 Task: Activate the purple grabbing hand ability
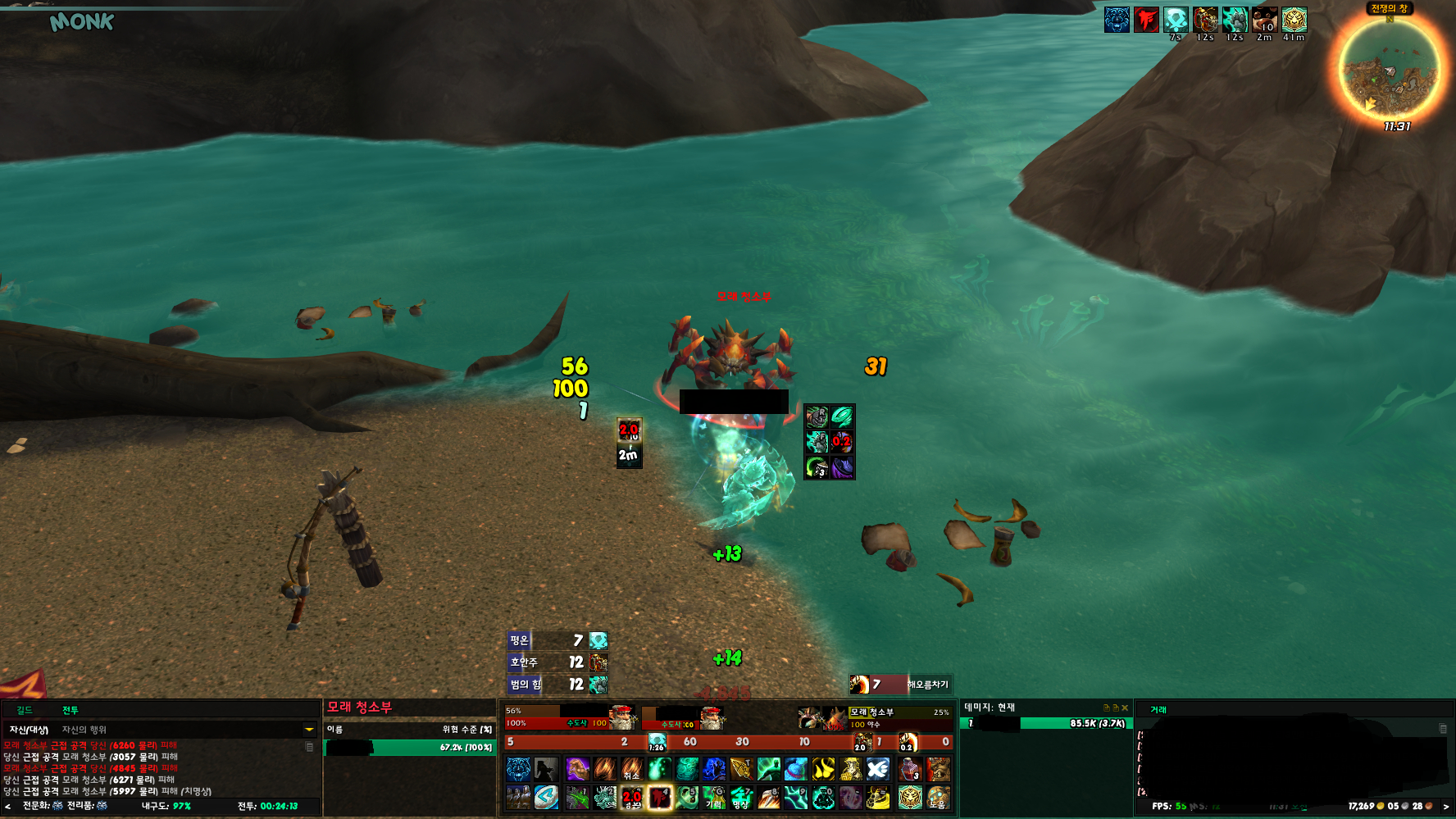[577, 769]
